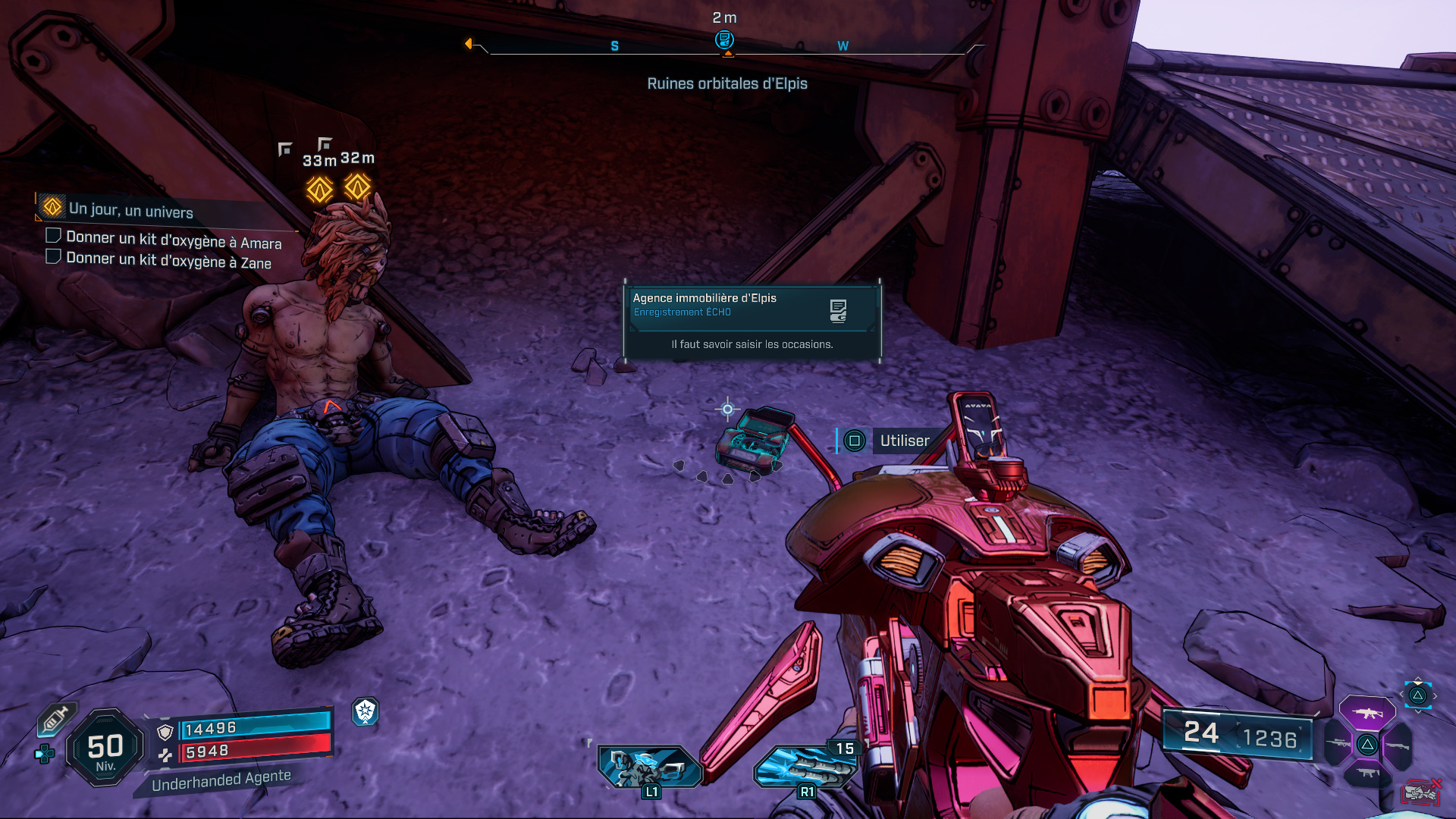Use the R1 missile ordnance icon

point(805,767)
